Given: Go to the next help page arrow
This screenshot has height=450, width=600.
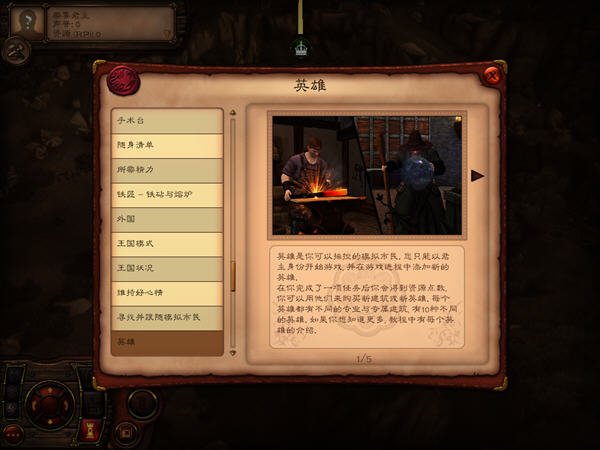Looking at the screenshot, I should click(x=477, y=176).
